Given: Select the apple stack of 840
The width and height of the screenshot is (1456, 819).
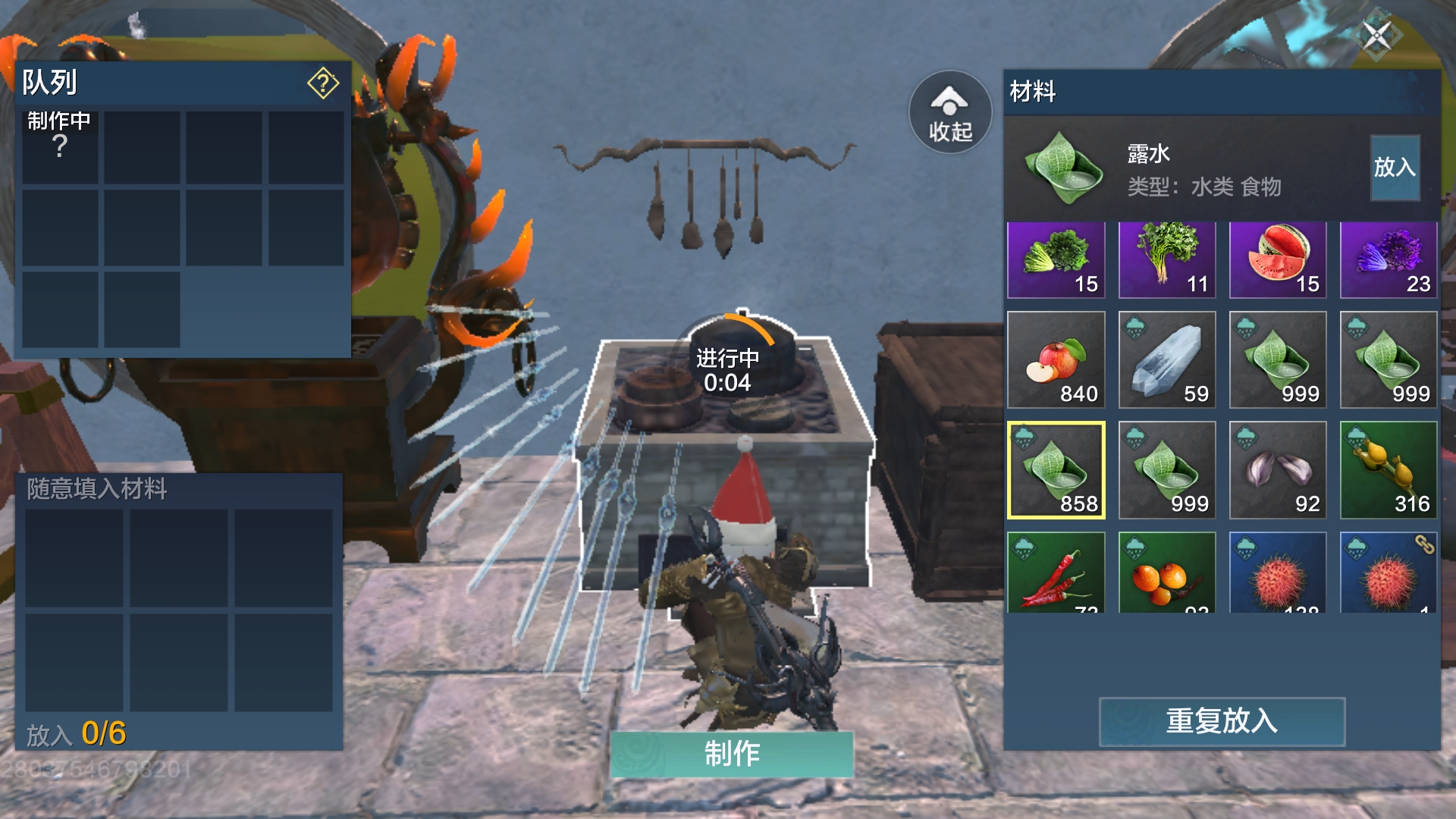Looking at the screenshot, I should [1056, 359].
